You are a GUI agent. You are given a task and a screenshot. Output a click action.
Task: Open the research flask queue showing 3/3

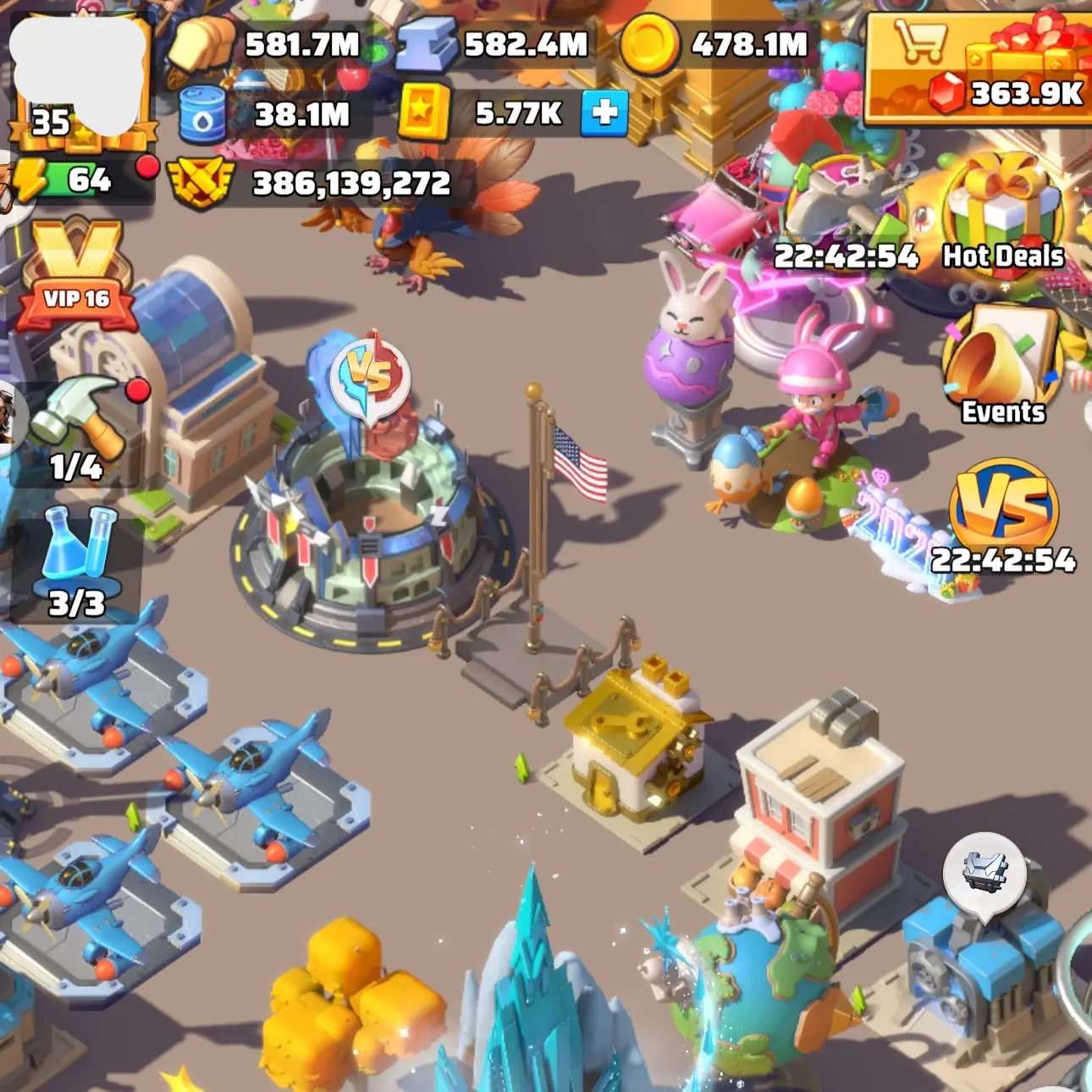[76, 563]
